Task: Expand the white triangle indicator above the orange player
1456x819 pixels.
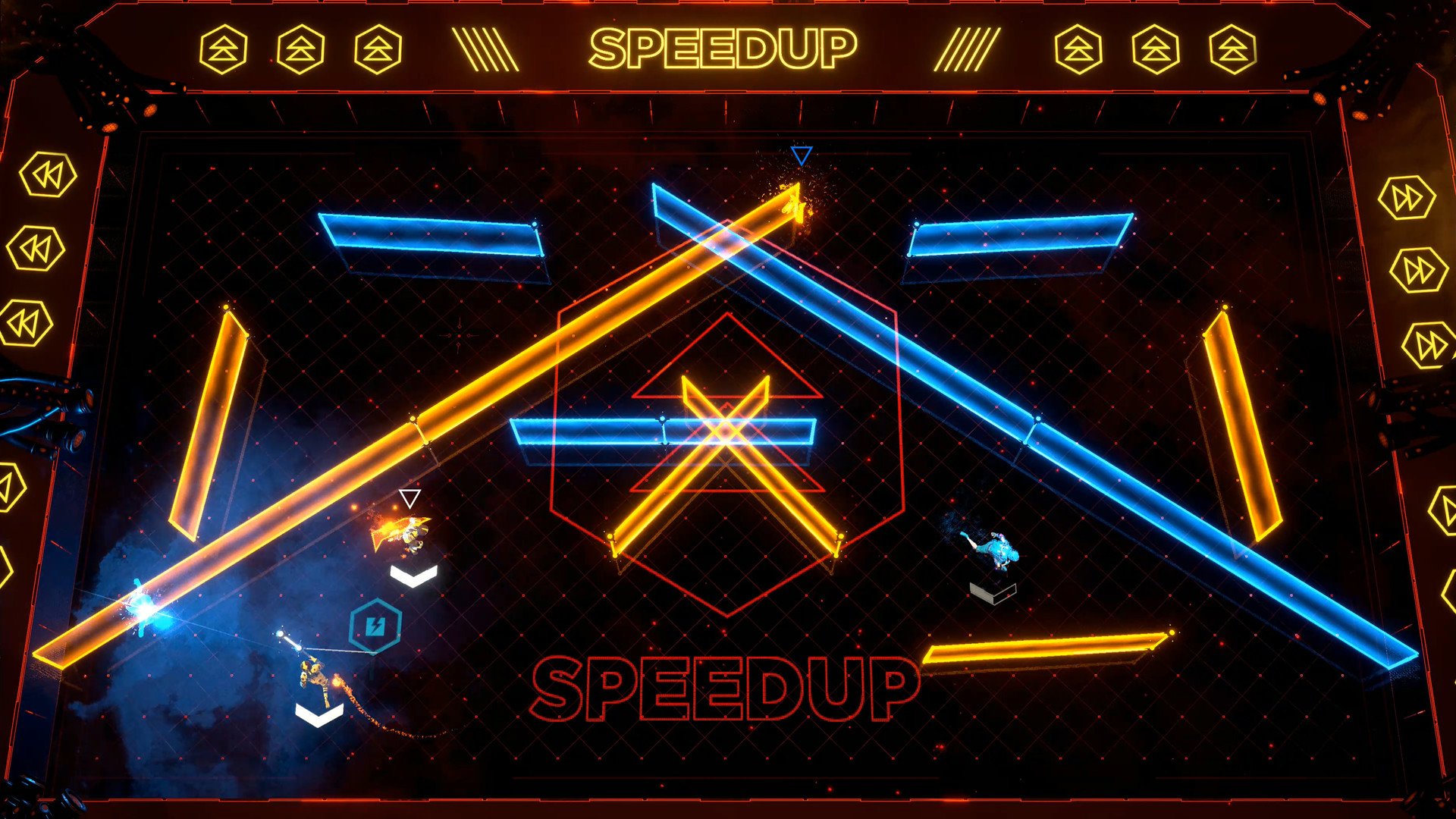Action: [x=409, y=499]
